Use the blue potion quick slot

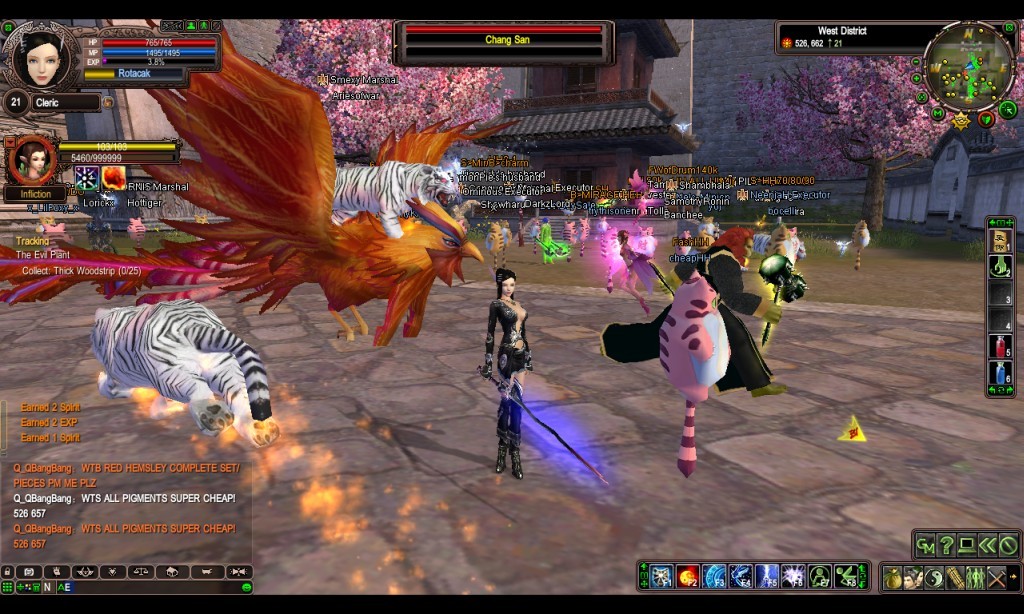pyautogui.click(x=1000, y=373)
